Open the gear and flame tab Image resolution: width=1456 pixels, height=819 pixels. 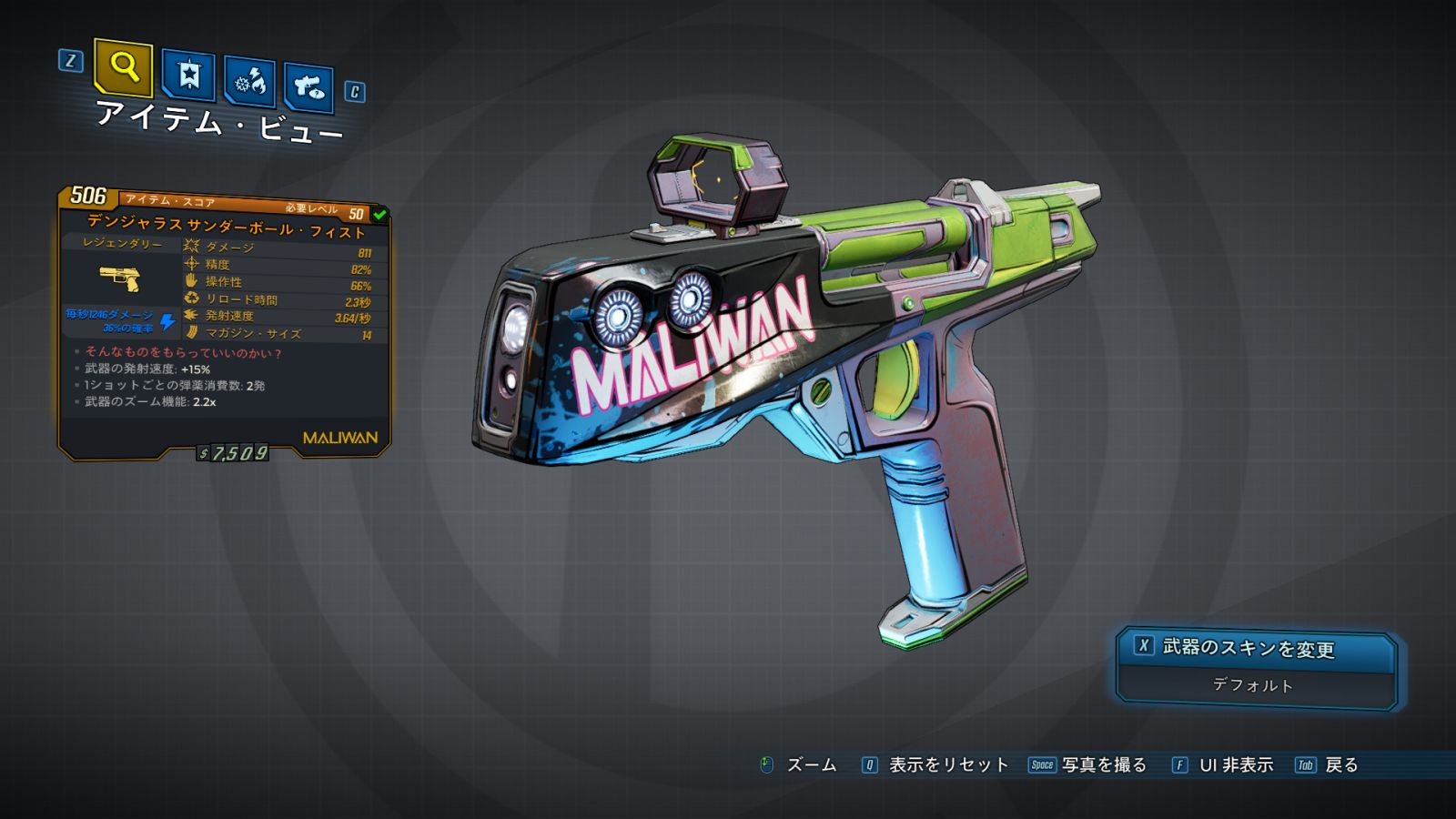[x=250, y=82]
